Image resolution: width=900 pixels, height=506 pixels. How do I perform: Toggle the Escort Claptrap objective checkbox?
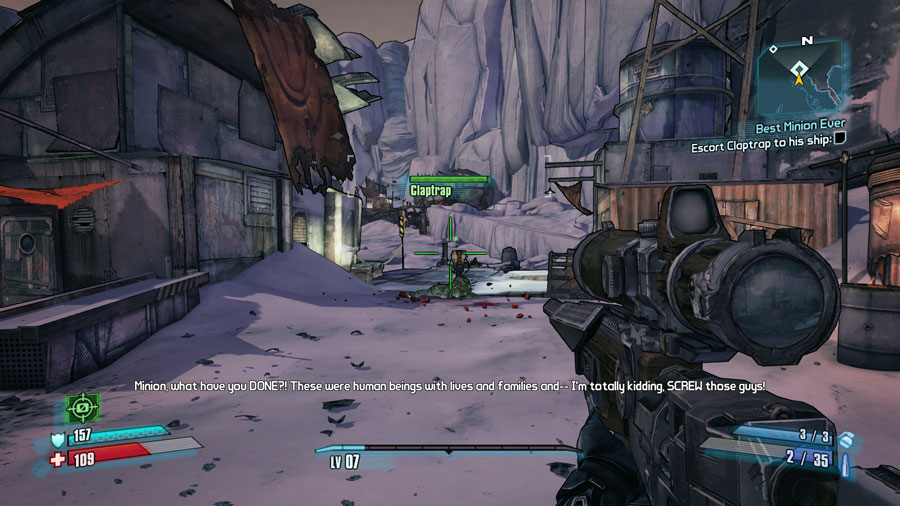(840, 146)
